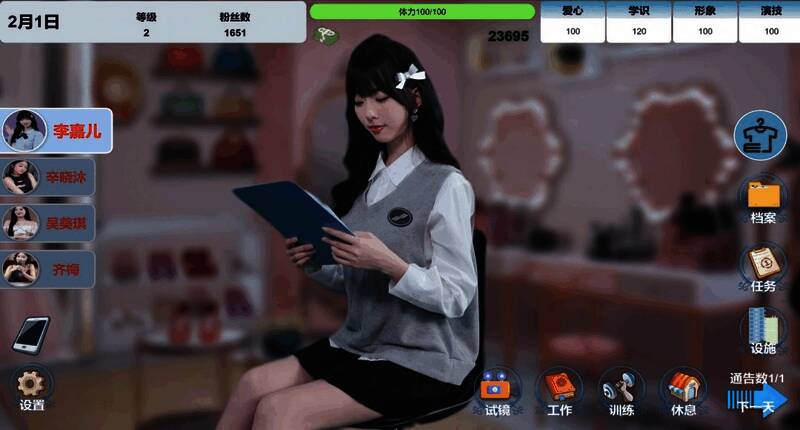Viewport: 800px width, 430px height.
Task: Open the 设置 settings gear
Action: pos(32,388)
